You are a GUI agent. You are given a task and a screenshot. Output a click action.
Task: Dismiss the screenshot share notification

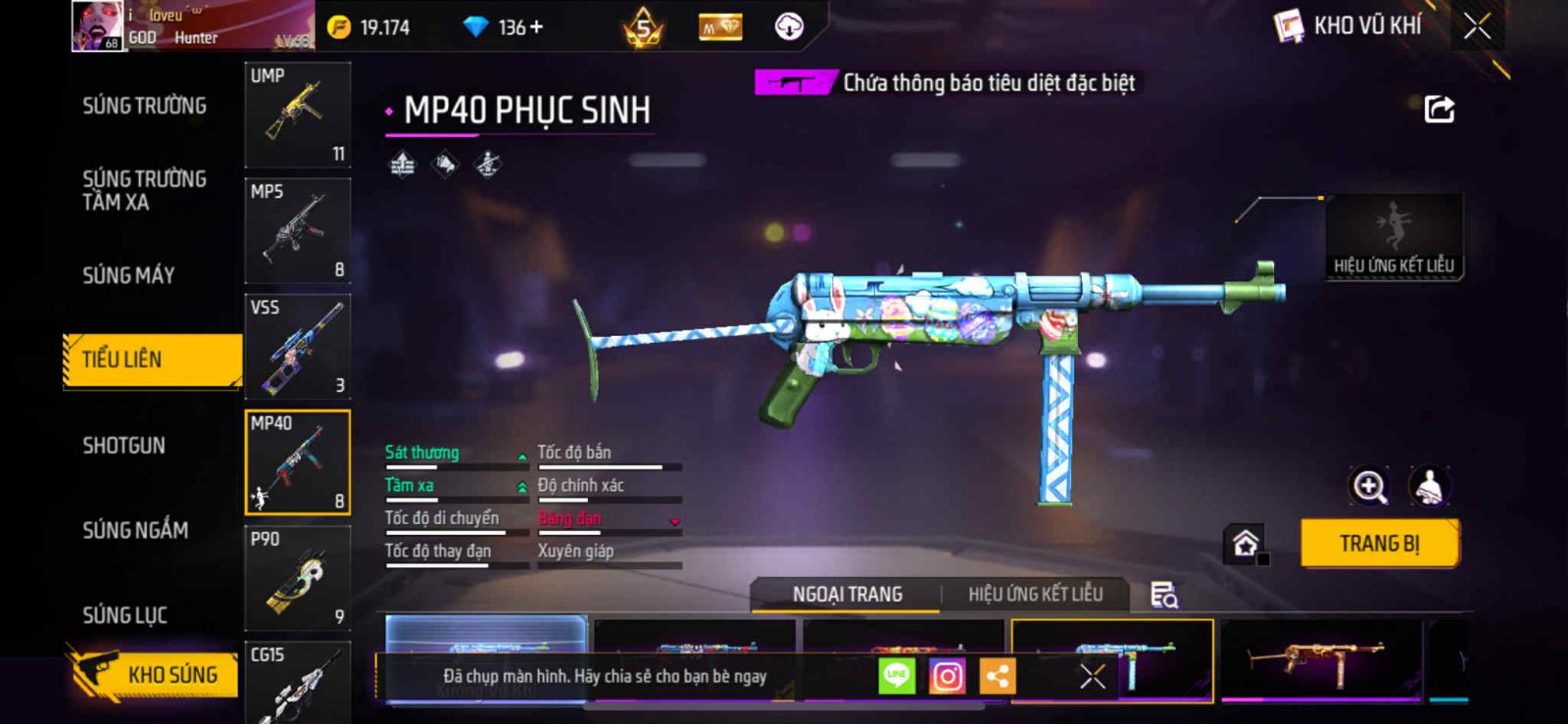click(1092, 676)
